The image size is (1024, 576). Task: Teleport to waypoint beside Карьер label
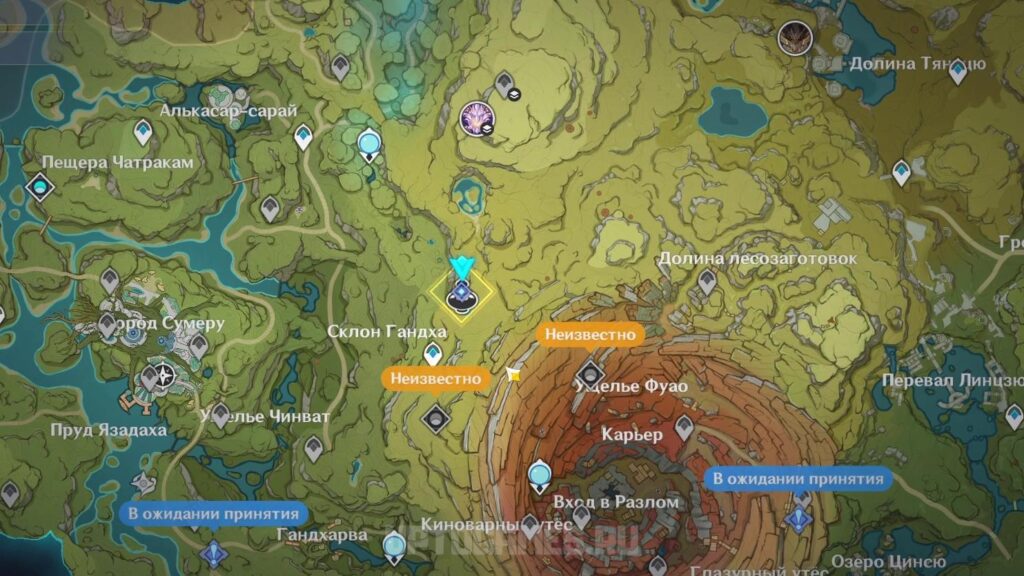tap(683, 430)
